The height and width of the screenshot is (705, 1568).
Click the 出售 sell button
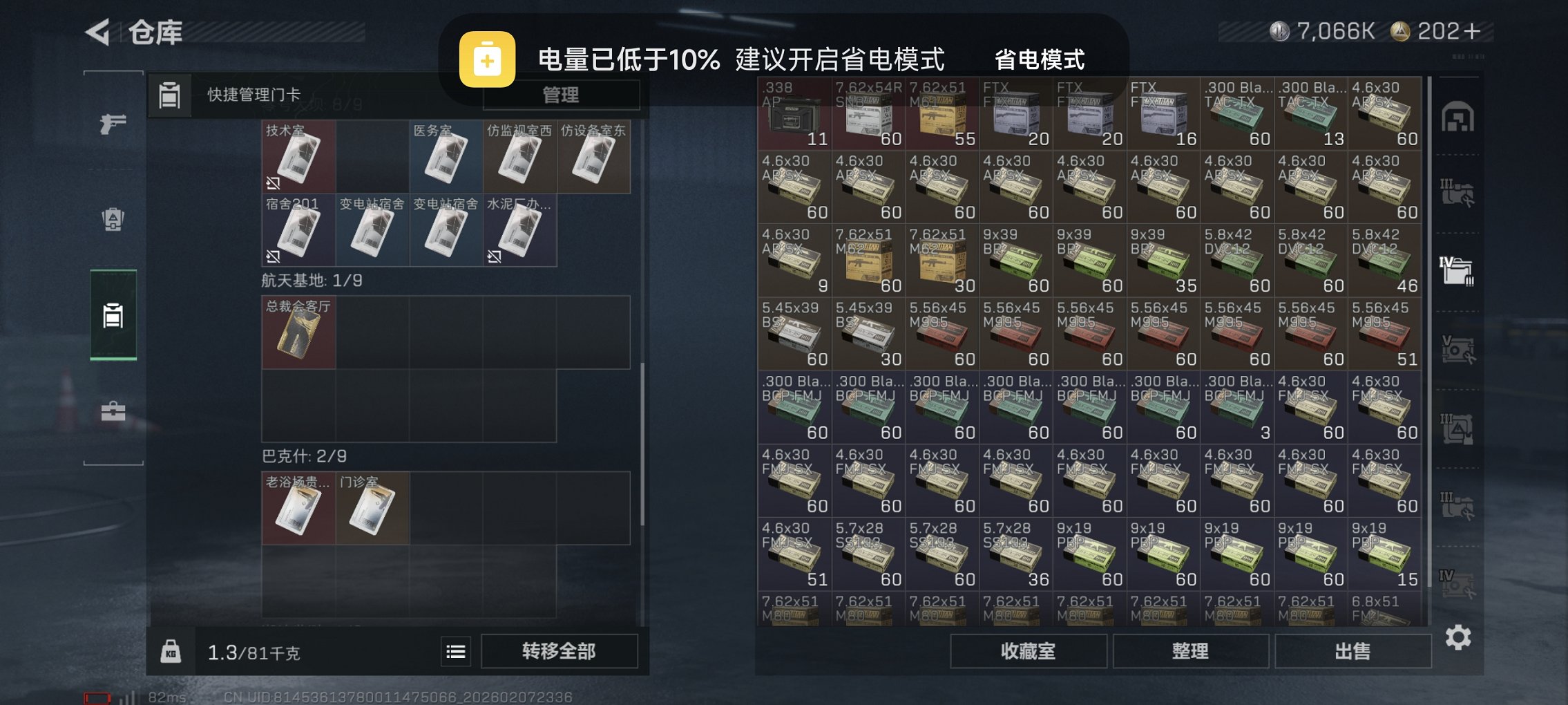pyautogui.click(x=1353, y=651)
